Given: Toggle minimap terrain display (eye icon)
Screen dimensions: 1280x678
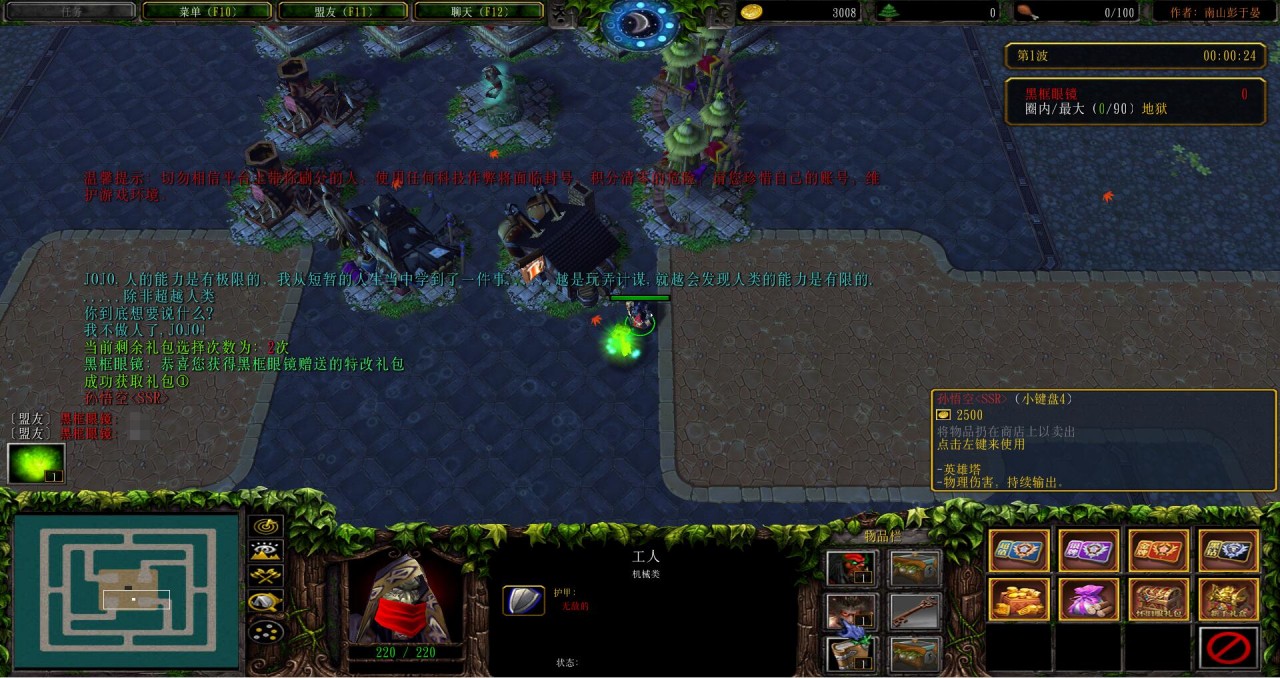Looking at the screenshot, I should click(266, 550).
